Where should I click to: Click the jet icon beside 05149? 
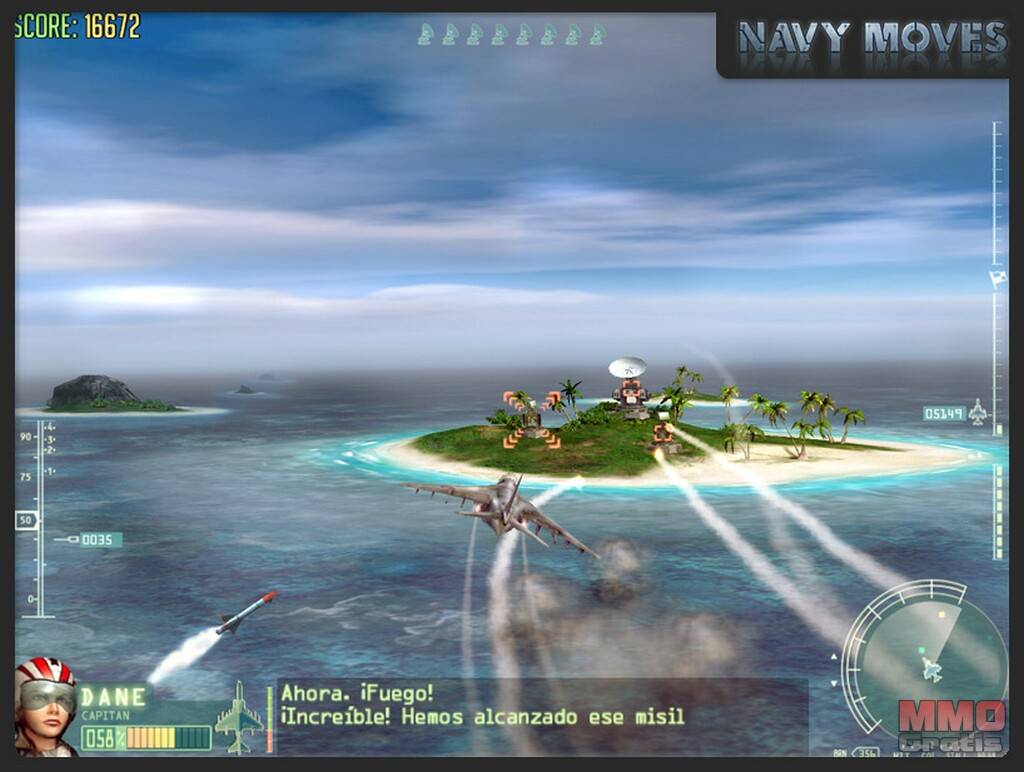pyautogui.click(x=979, y=413)
